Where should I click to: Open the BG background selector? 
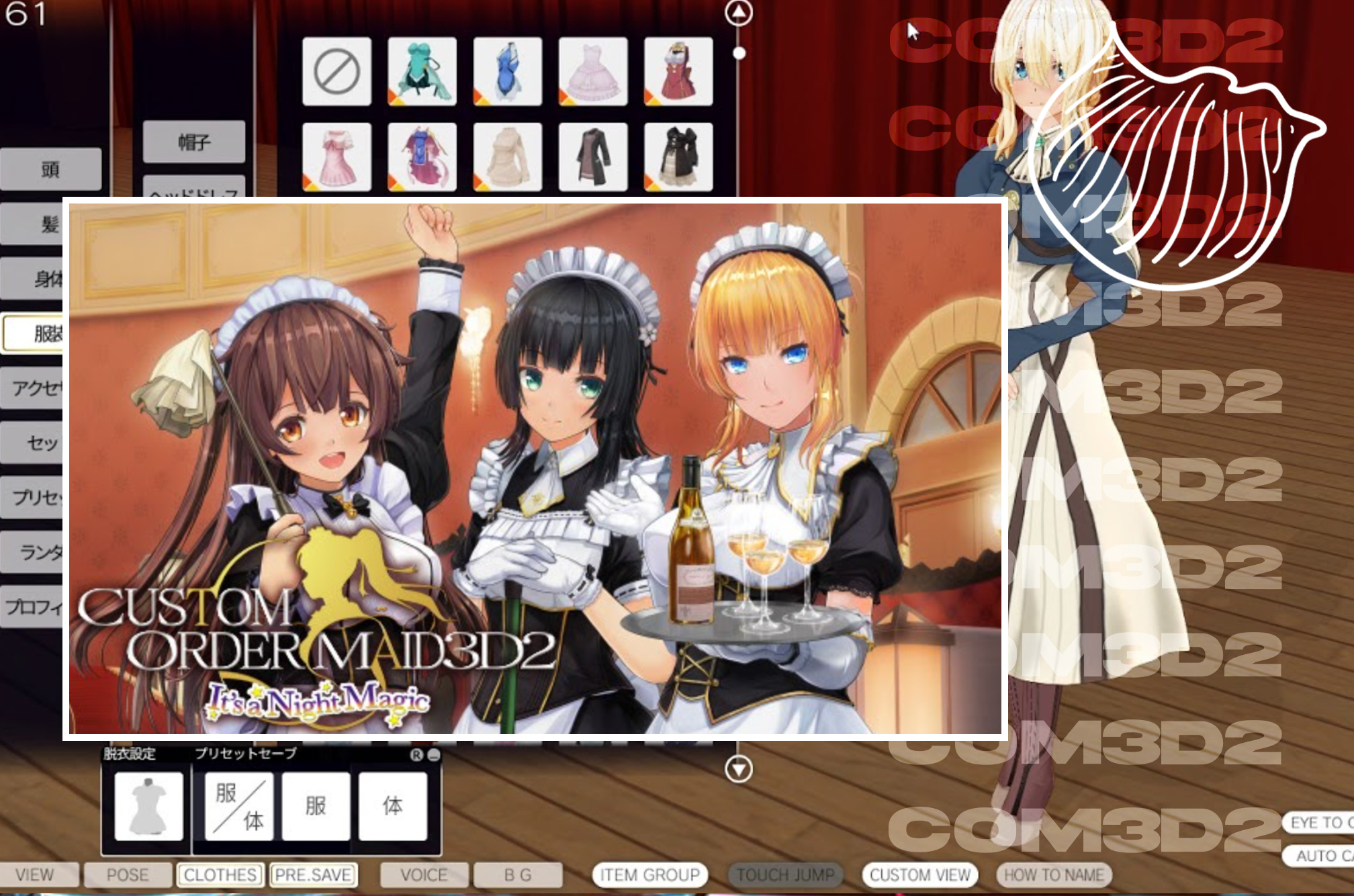click(518, 875)
